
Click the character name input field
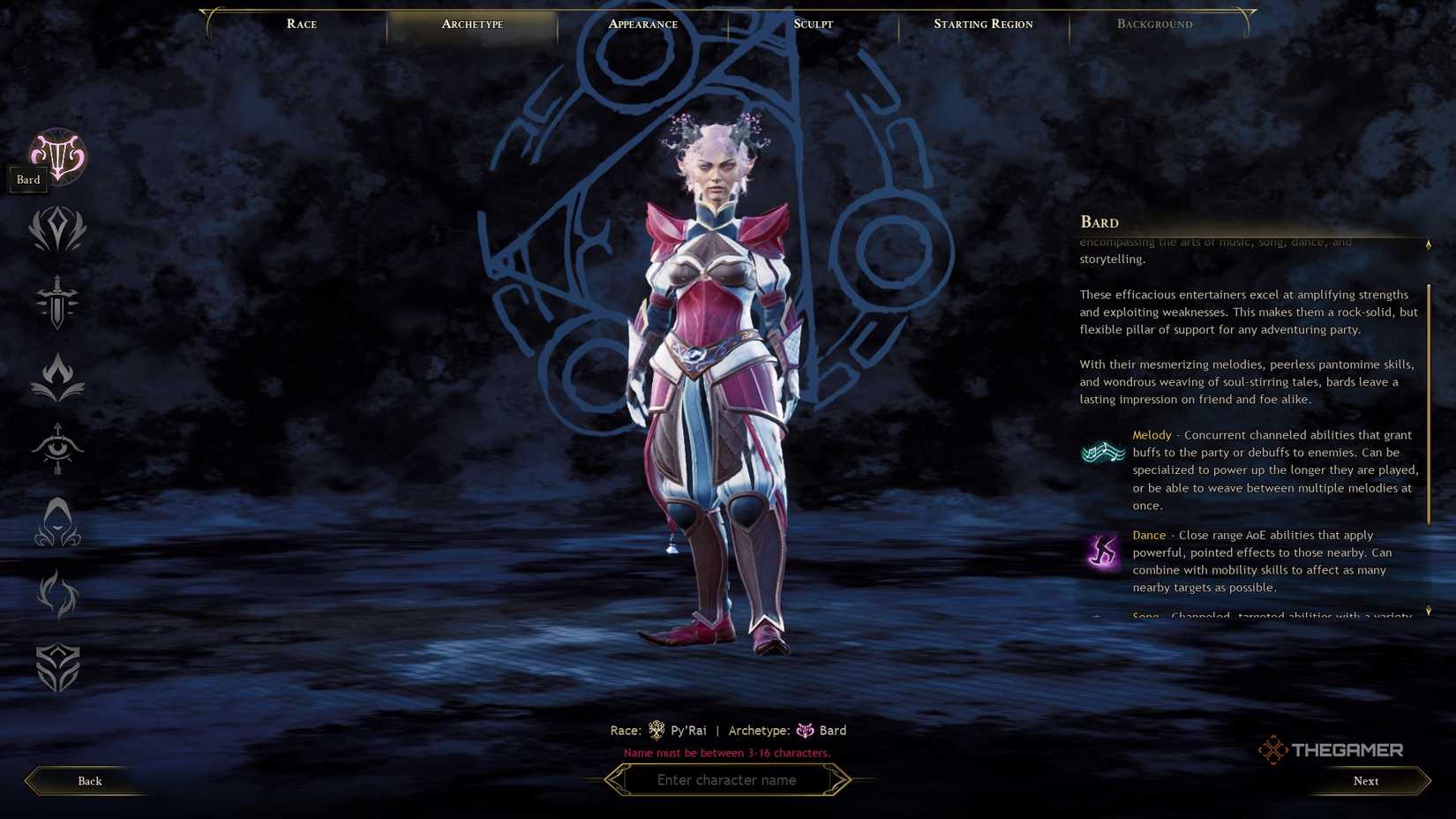coord(727,779)
